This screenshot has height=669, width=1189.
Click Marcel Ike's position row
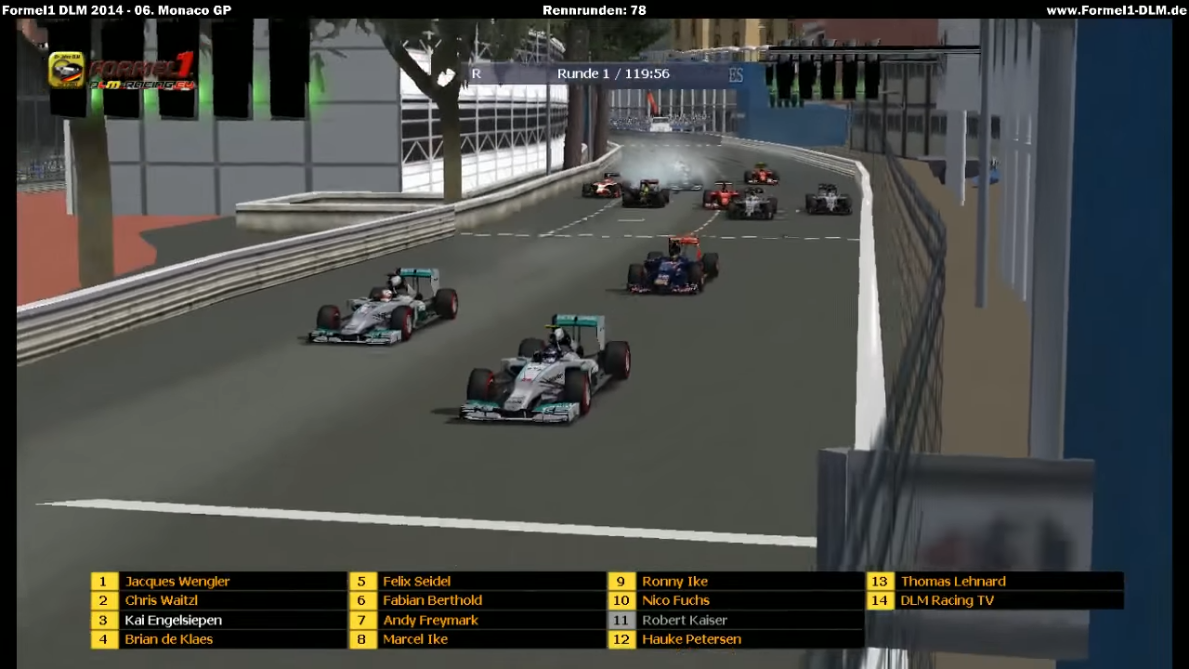click(x=415, y=639)
